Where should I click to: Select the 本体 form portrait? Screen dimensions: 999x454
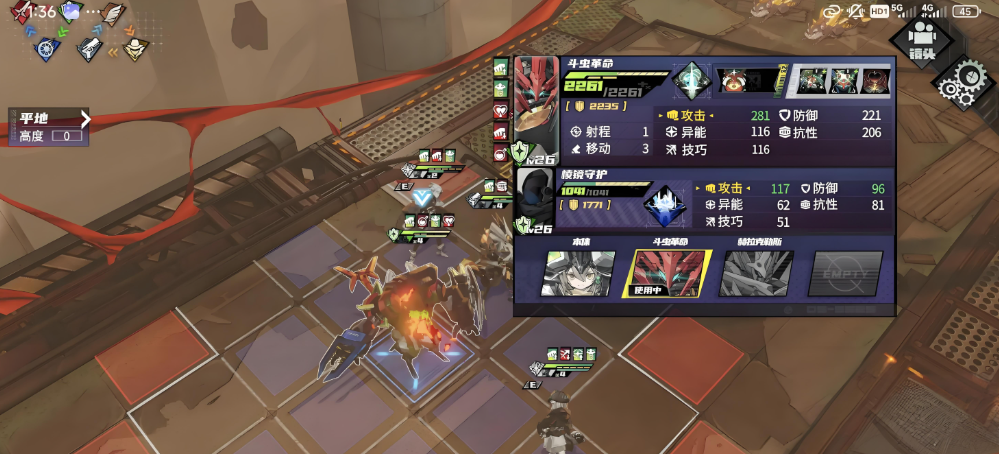click(577, 273)
